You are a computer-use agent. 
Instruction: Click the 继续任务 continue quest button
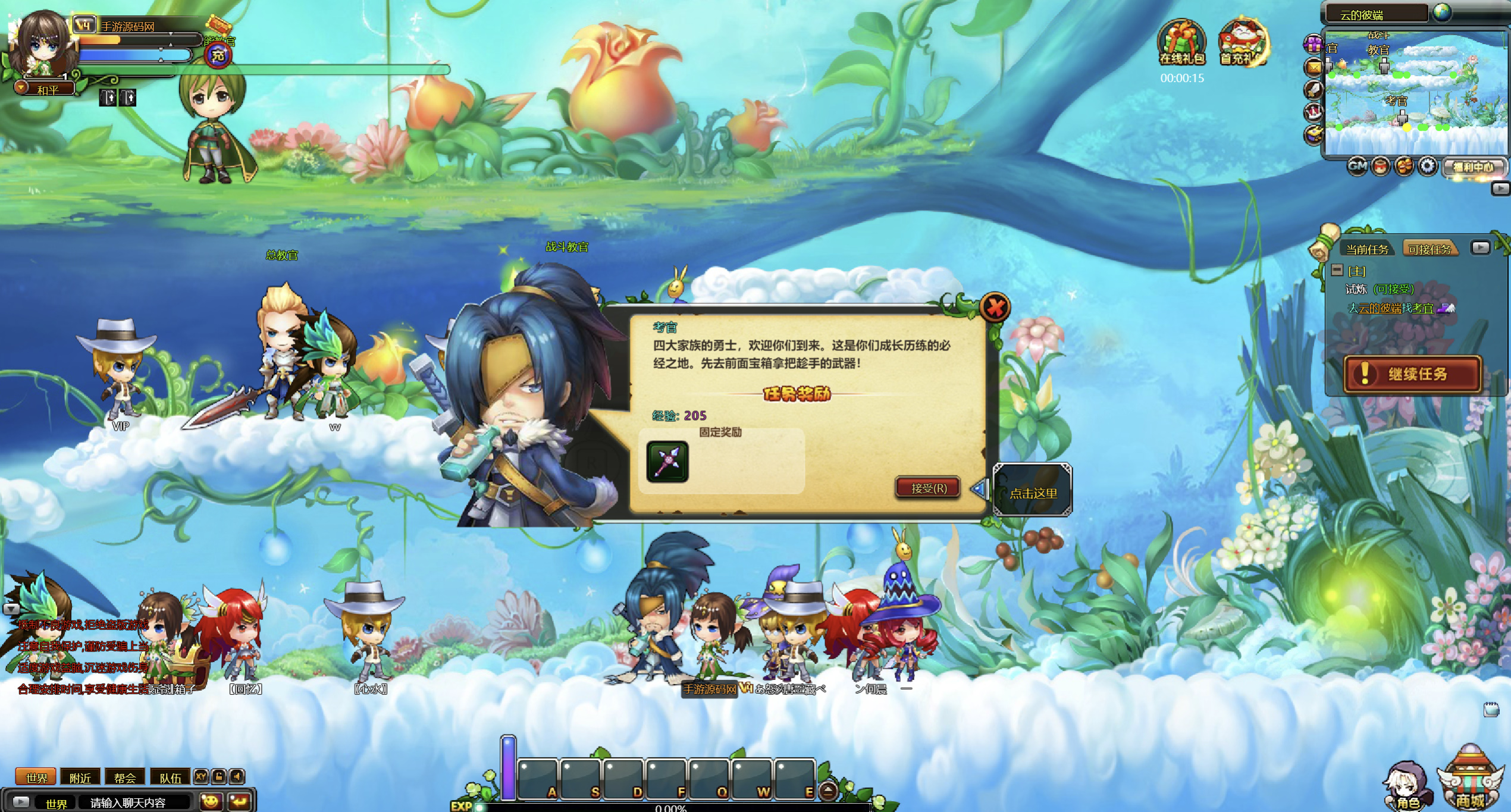tap(1412, 374)
